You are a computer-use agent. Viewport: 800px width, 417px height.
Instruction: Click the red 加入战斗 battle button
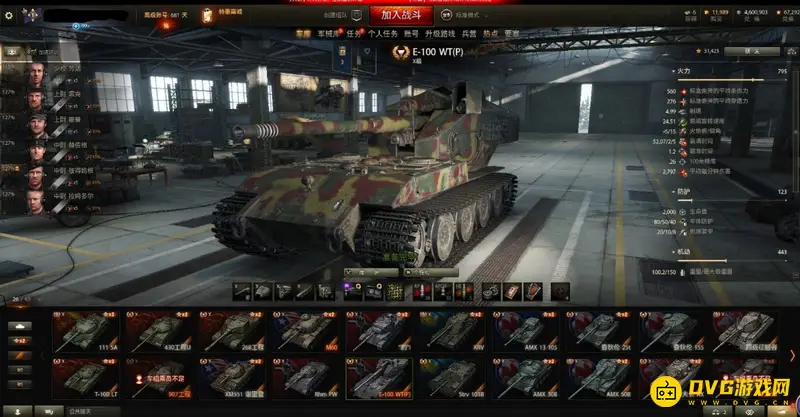coord(405,14)
